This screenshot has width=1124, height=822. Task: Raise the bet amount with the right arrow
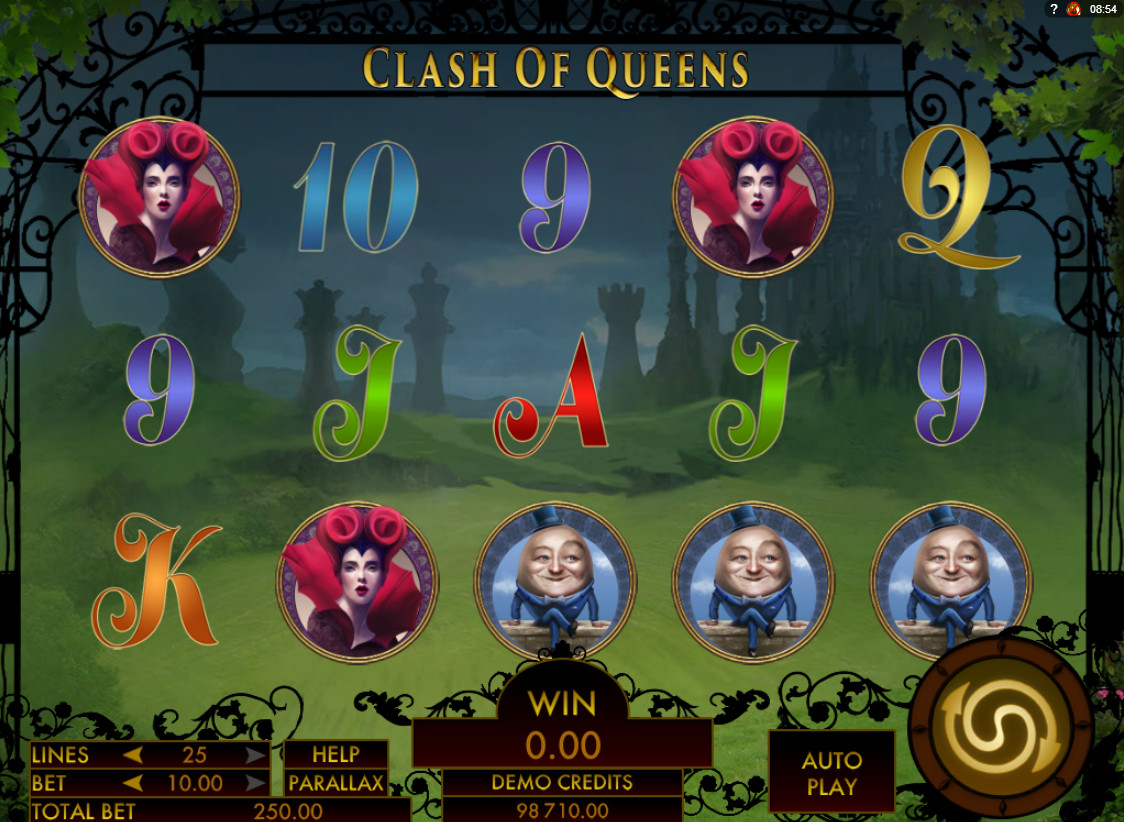point(256,783)
